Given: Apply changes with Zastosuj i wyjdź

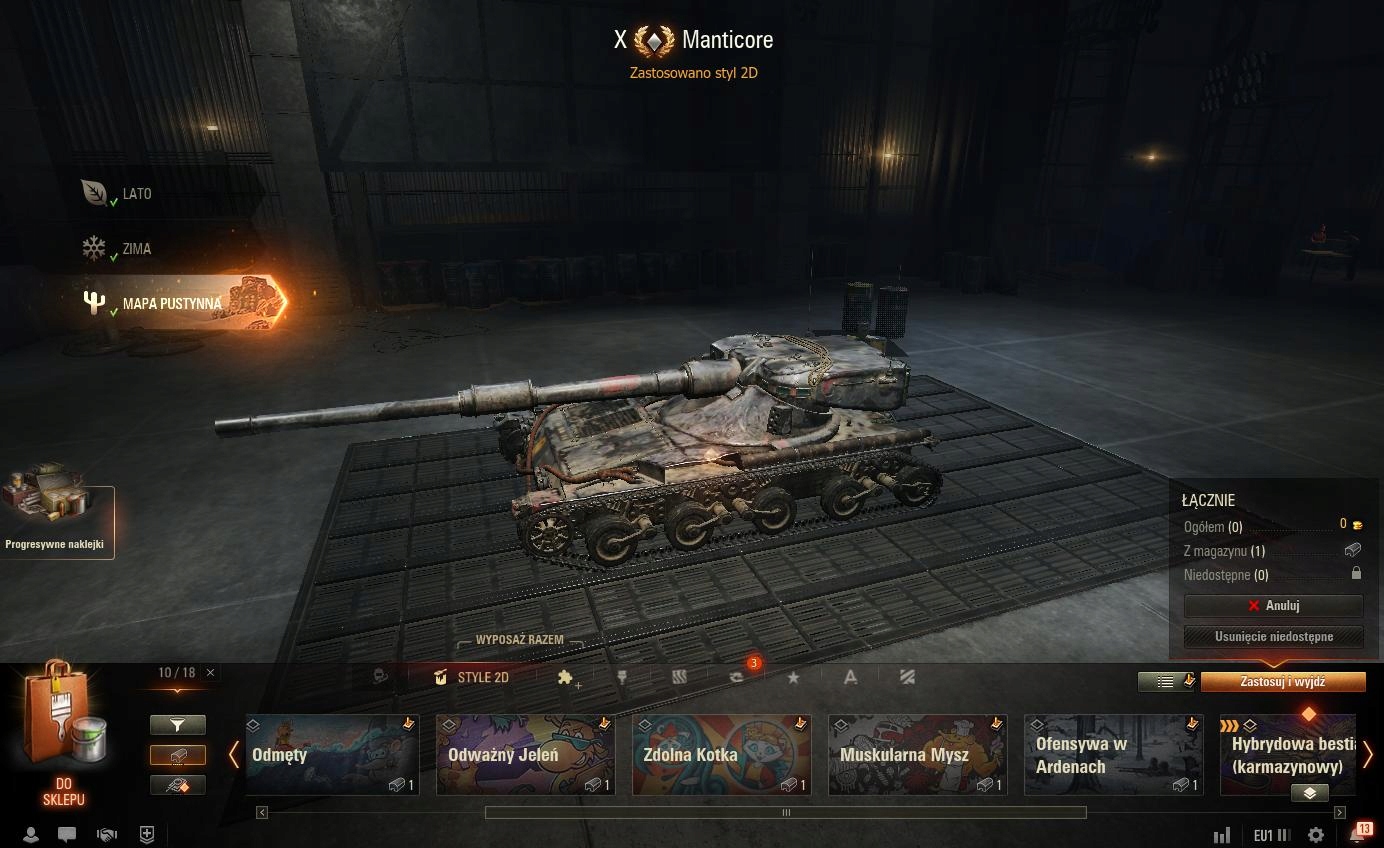Looking at the screenshot, I should (1282, 682).
